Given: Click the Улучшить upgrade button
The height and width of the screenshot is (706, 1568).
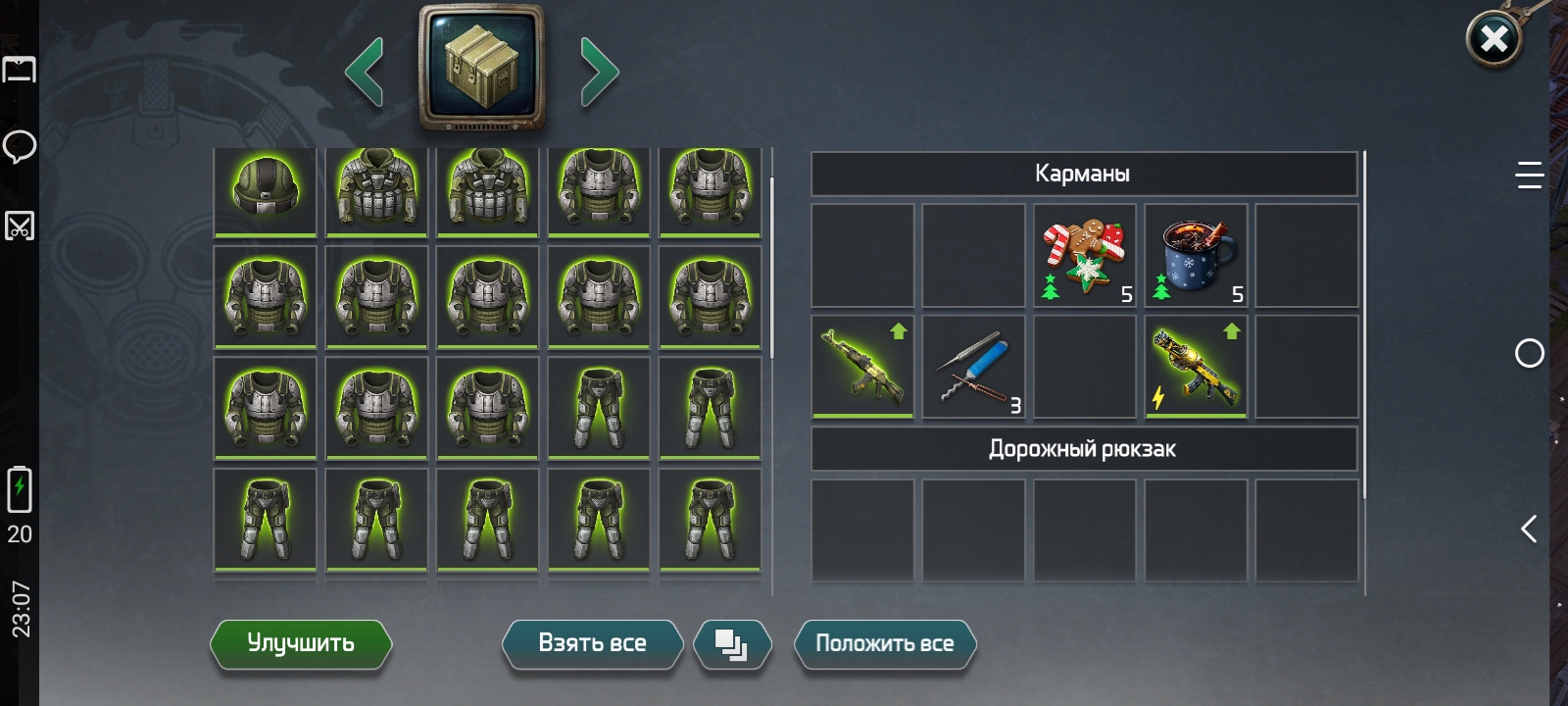Looking at the screenshot, I should coord(301,644).
